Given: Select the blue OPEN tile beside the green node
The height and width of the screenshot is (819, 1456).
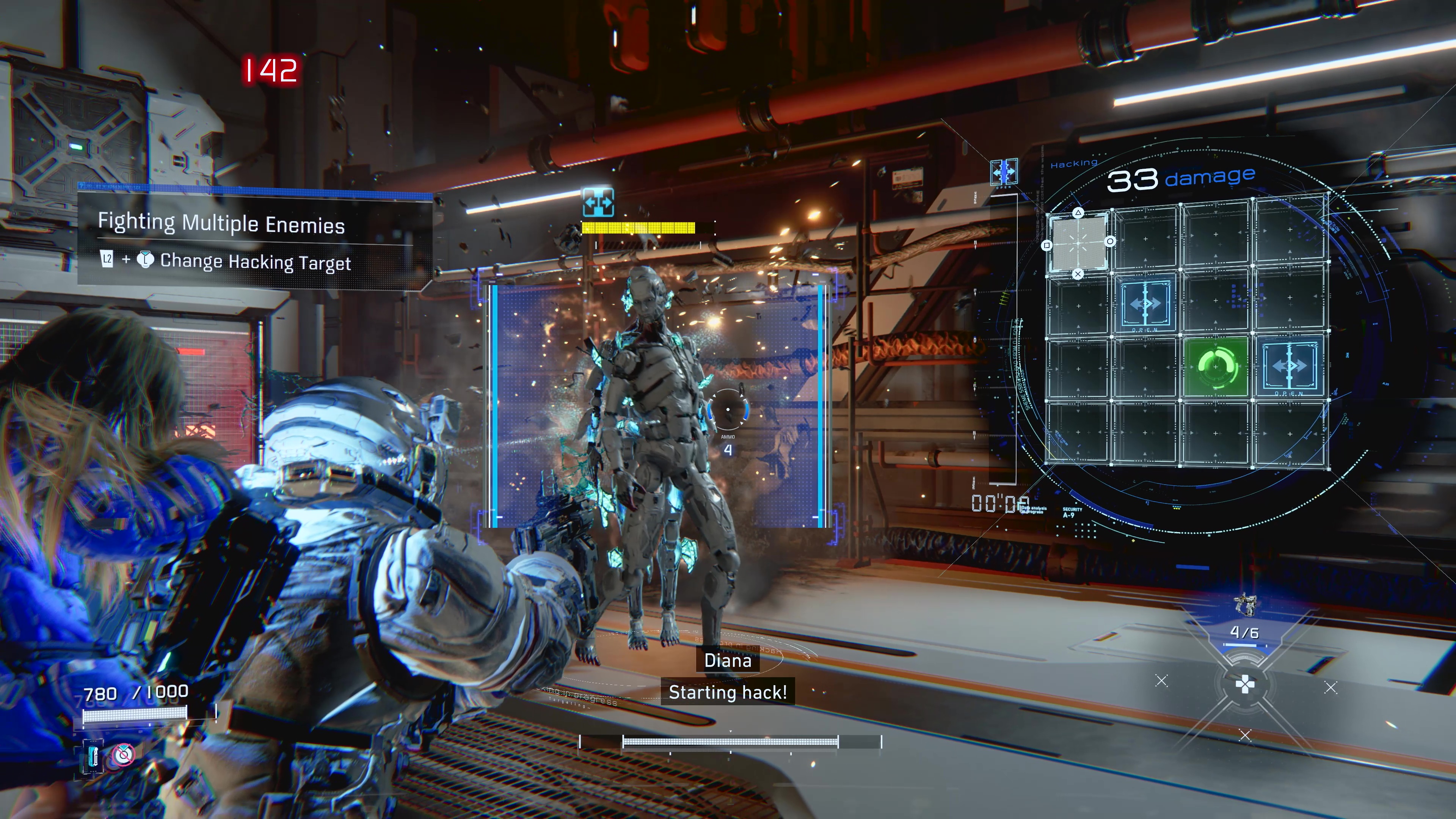Looking at the screenshot, I should coord(1289,367).
